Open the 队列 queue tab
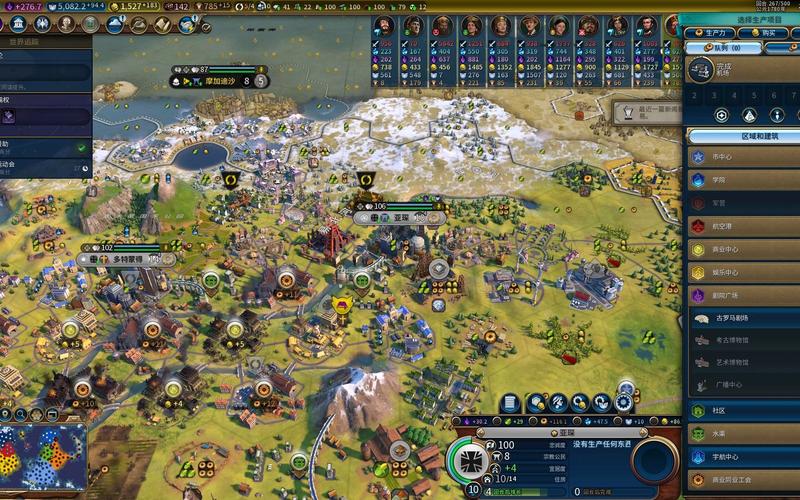Viewport: 800px width, 500px height. (726, 47)
